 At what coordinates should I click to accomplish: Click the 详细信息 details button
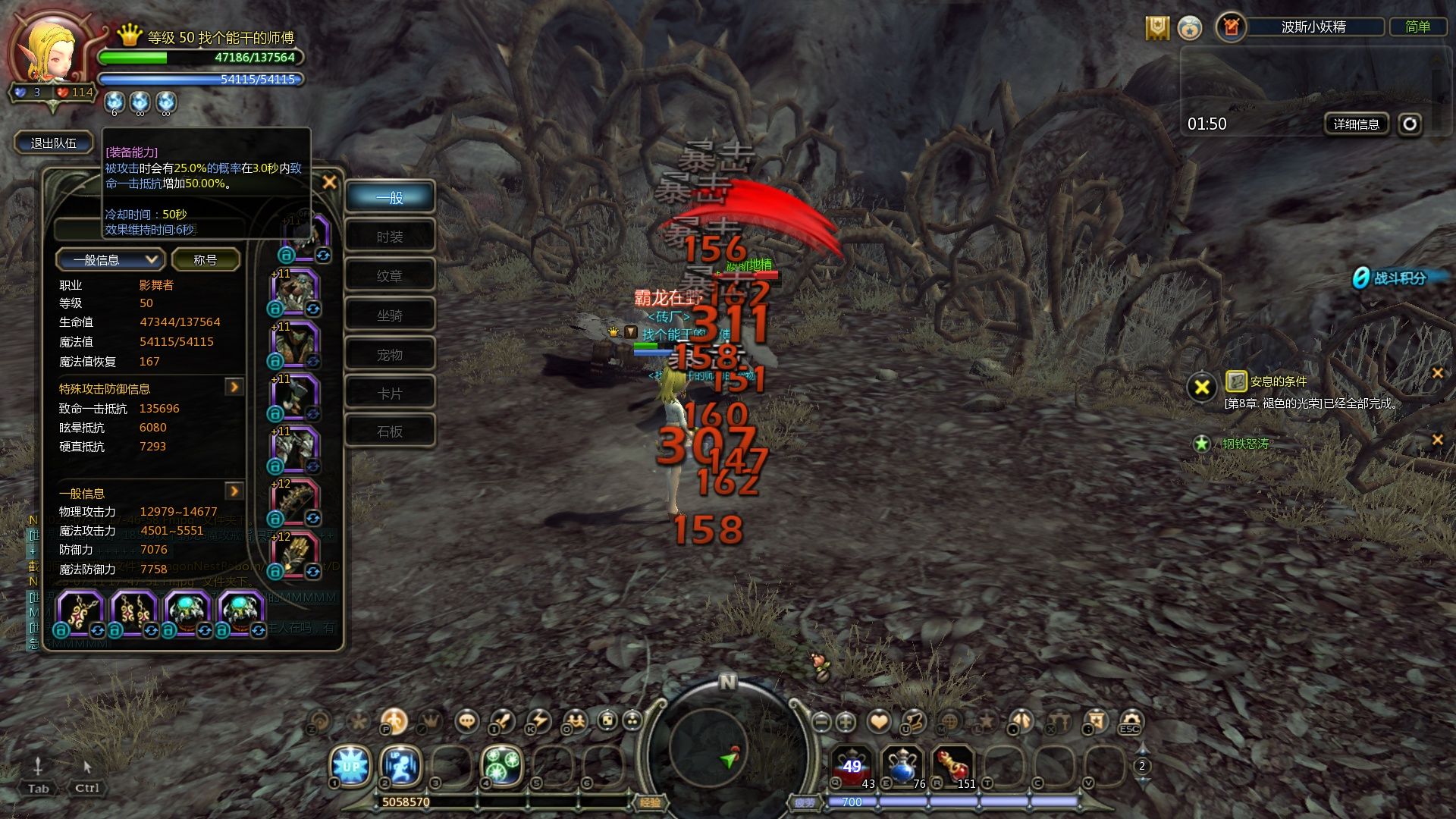(x=1356, y=124)
